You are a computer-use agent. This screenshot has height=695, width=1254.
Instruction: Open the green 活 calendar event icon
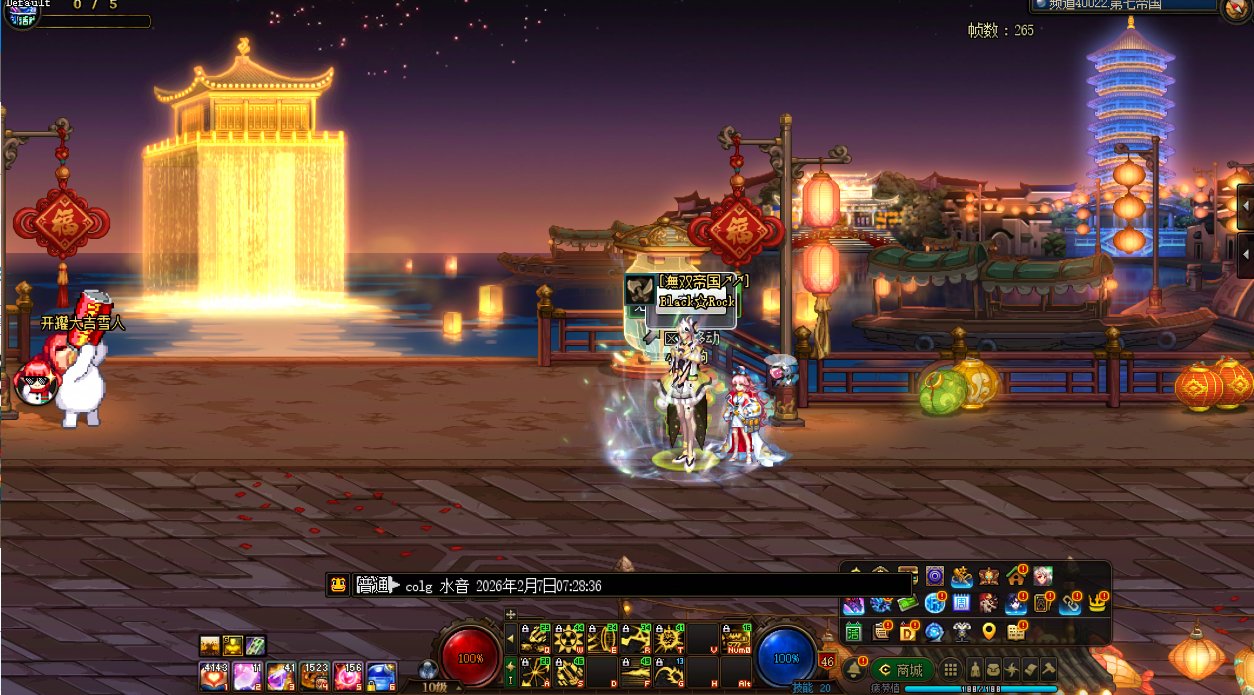coord(855,632)
